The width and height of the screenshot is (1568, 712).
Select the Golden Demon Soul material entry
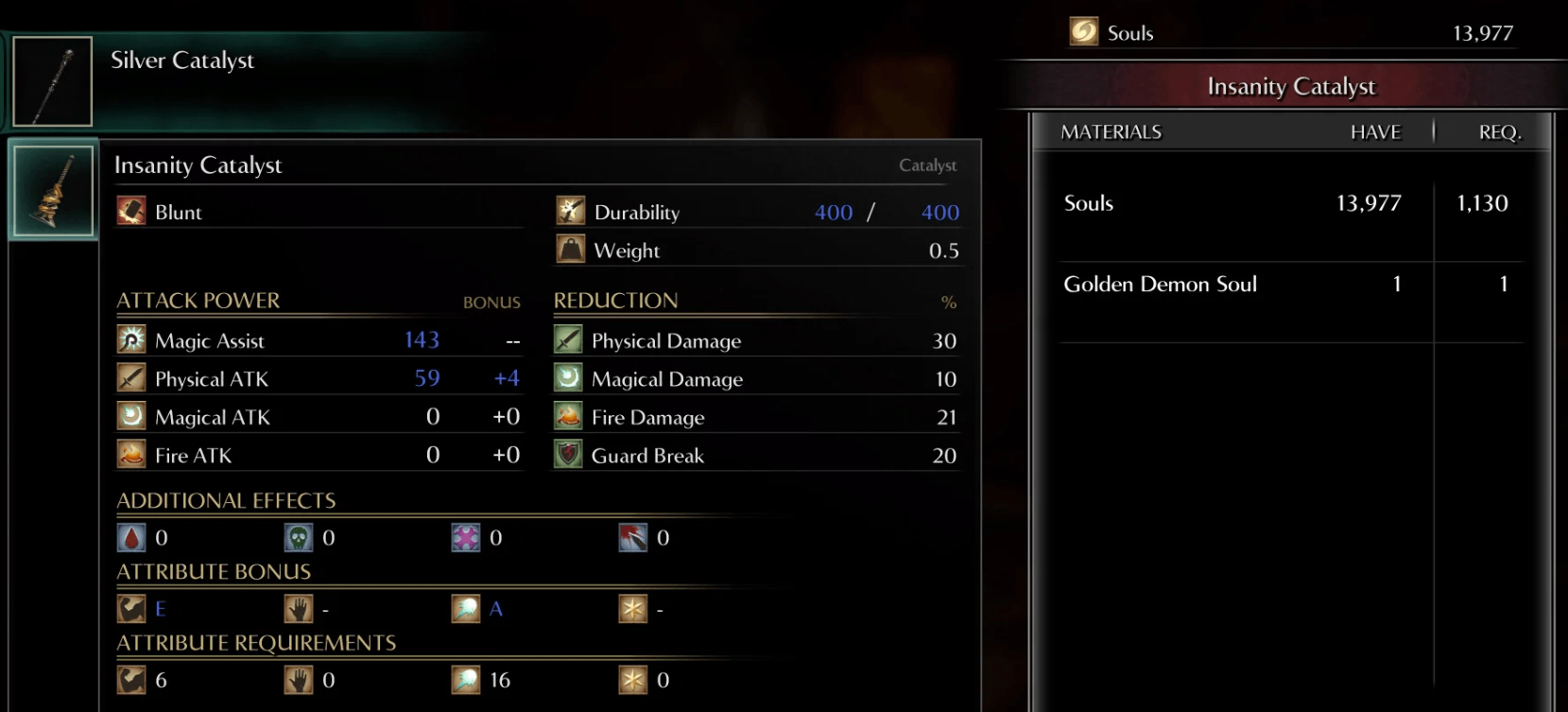[1161, 284]
